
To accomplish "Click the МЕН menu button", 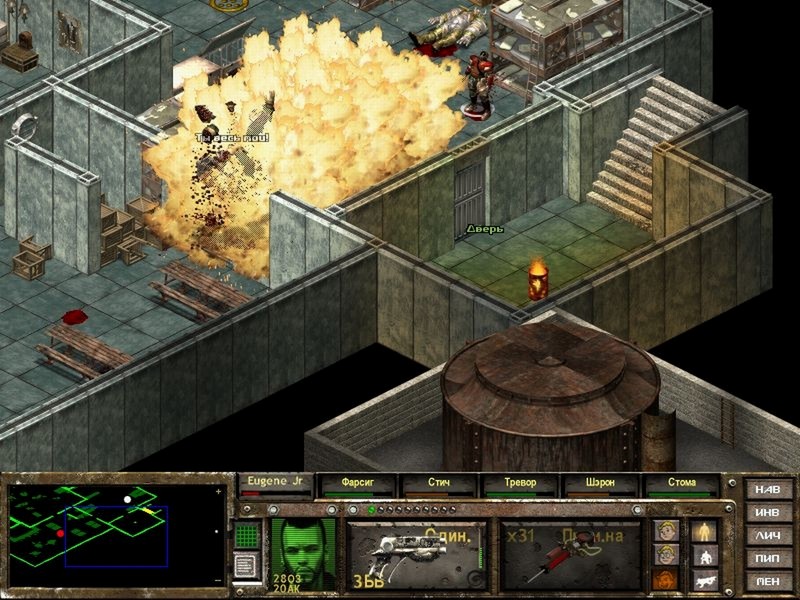I will (x=768, y=582).
